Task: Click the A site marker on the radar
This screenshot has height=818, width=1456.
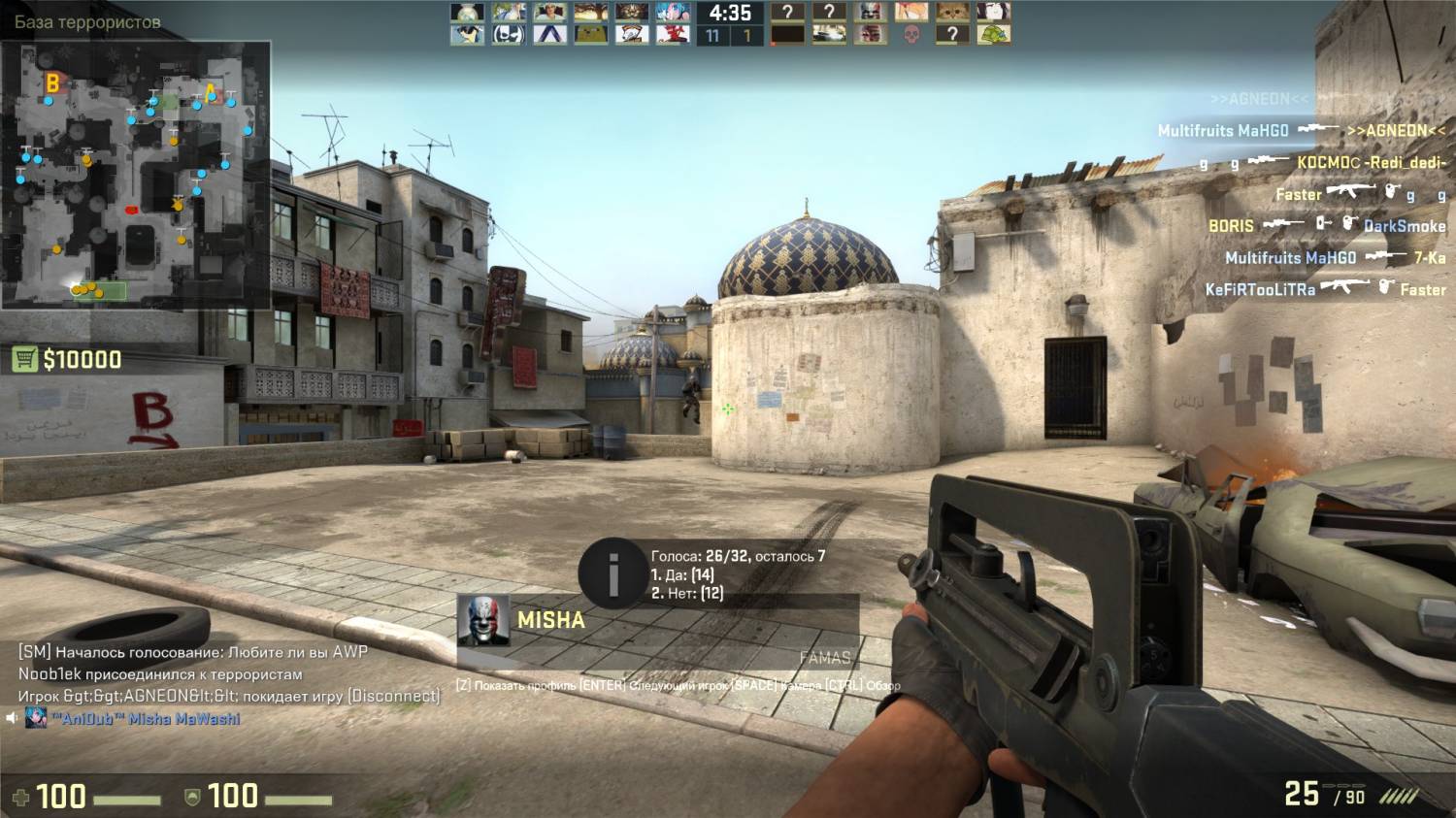Action: click(211, 94)
